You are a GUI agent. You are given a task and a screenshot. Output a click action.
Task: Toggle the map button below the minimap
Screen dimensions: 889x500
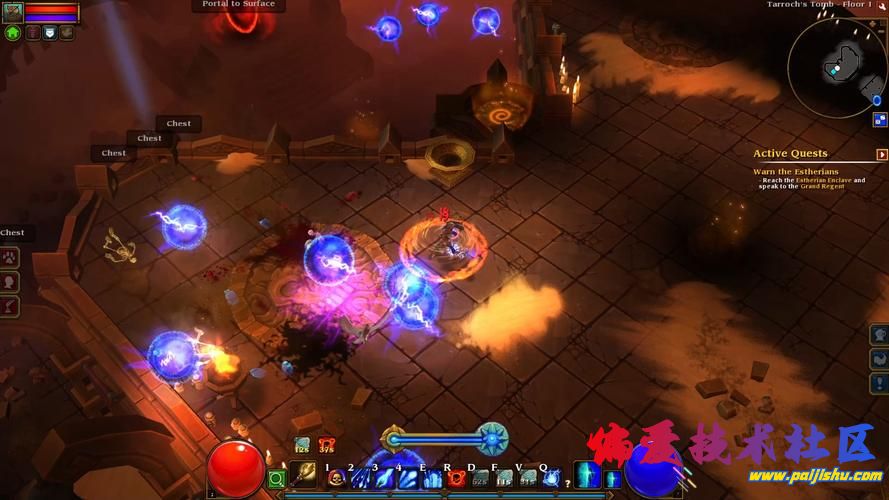coord(880,119)
